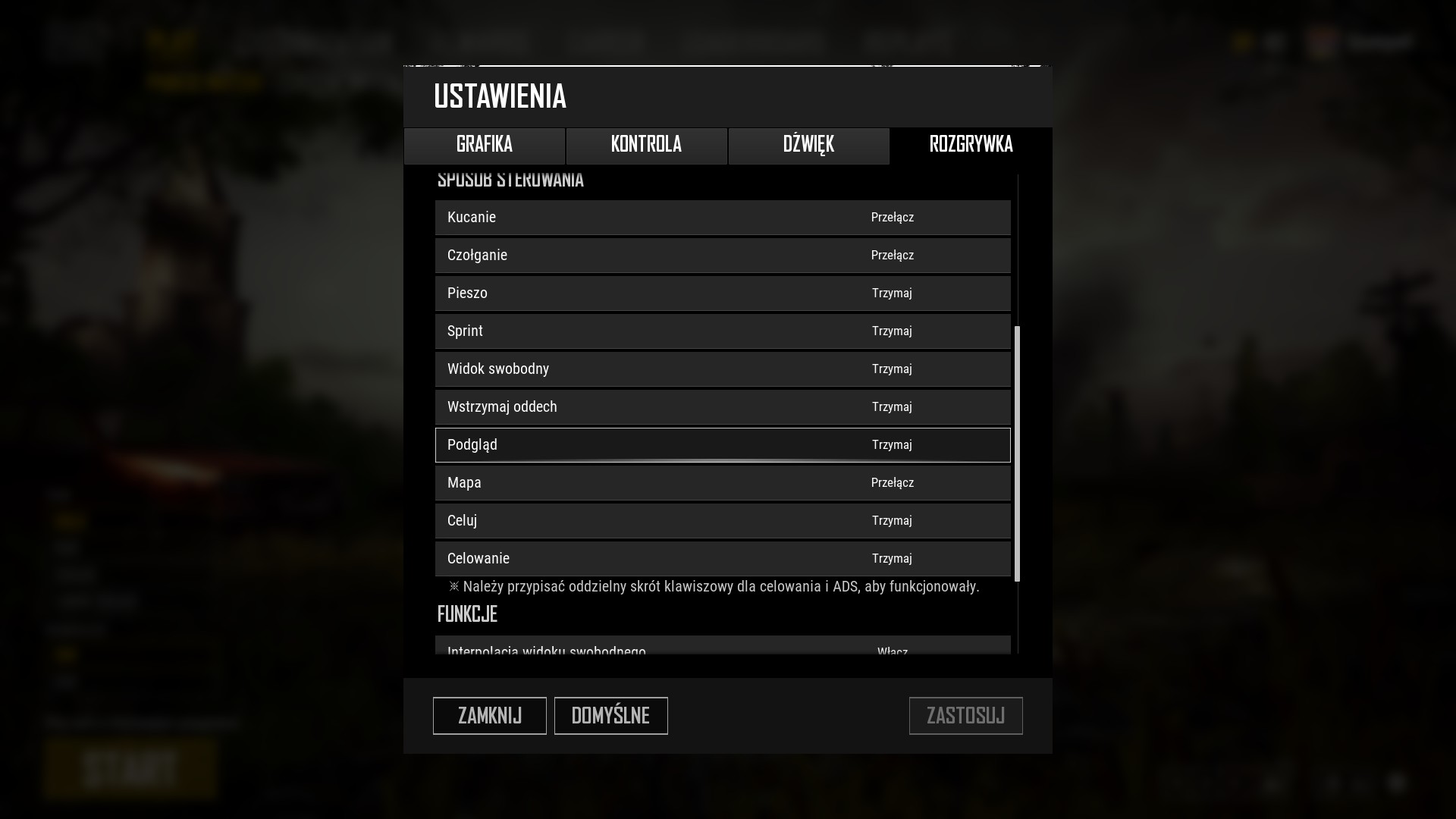This screenshot has width=1456, height=819.
Task: Click the Rozgrywka tab
Action: [x=971, y=145]
